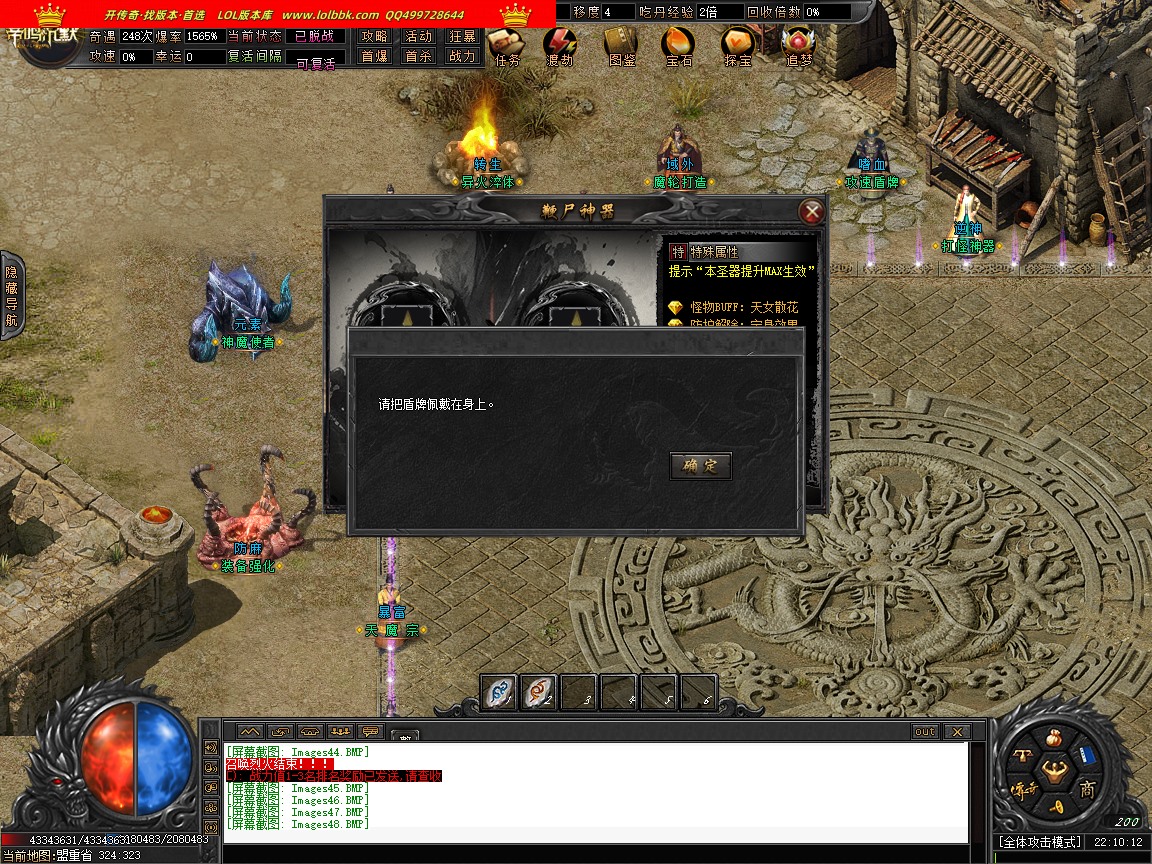Open the 首杀 first-kill button

(418, 57)
